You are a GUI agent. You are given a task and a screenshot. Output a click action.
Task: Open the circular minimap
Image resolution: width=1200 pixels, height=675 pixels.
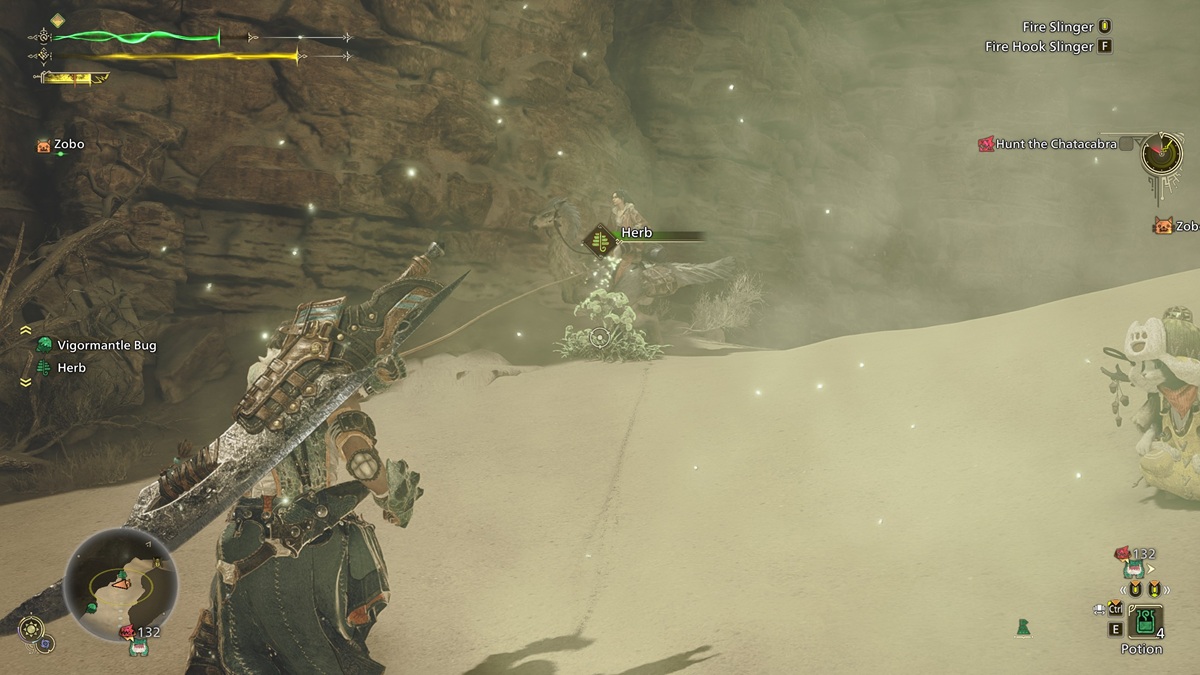click(x=120, y=586)
